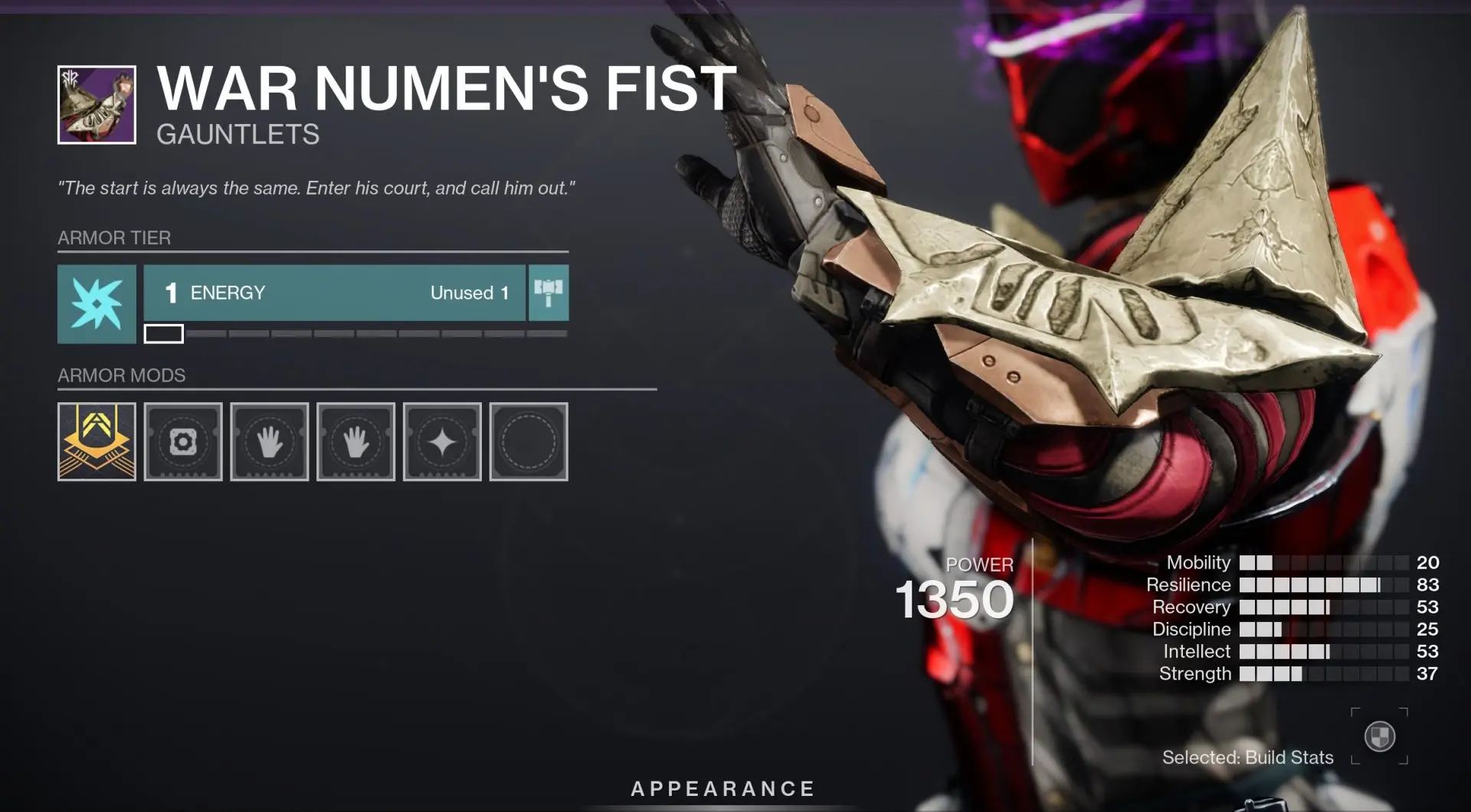The height and width of the screenshot is (812, 1471).
Task: Select the first arms armor mod slot
Action: [x=269, y=442]
